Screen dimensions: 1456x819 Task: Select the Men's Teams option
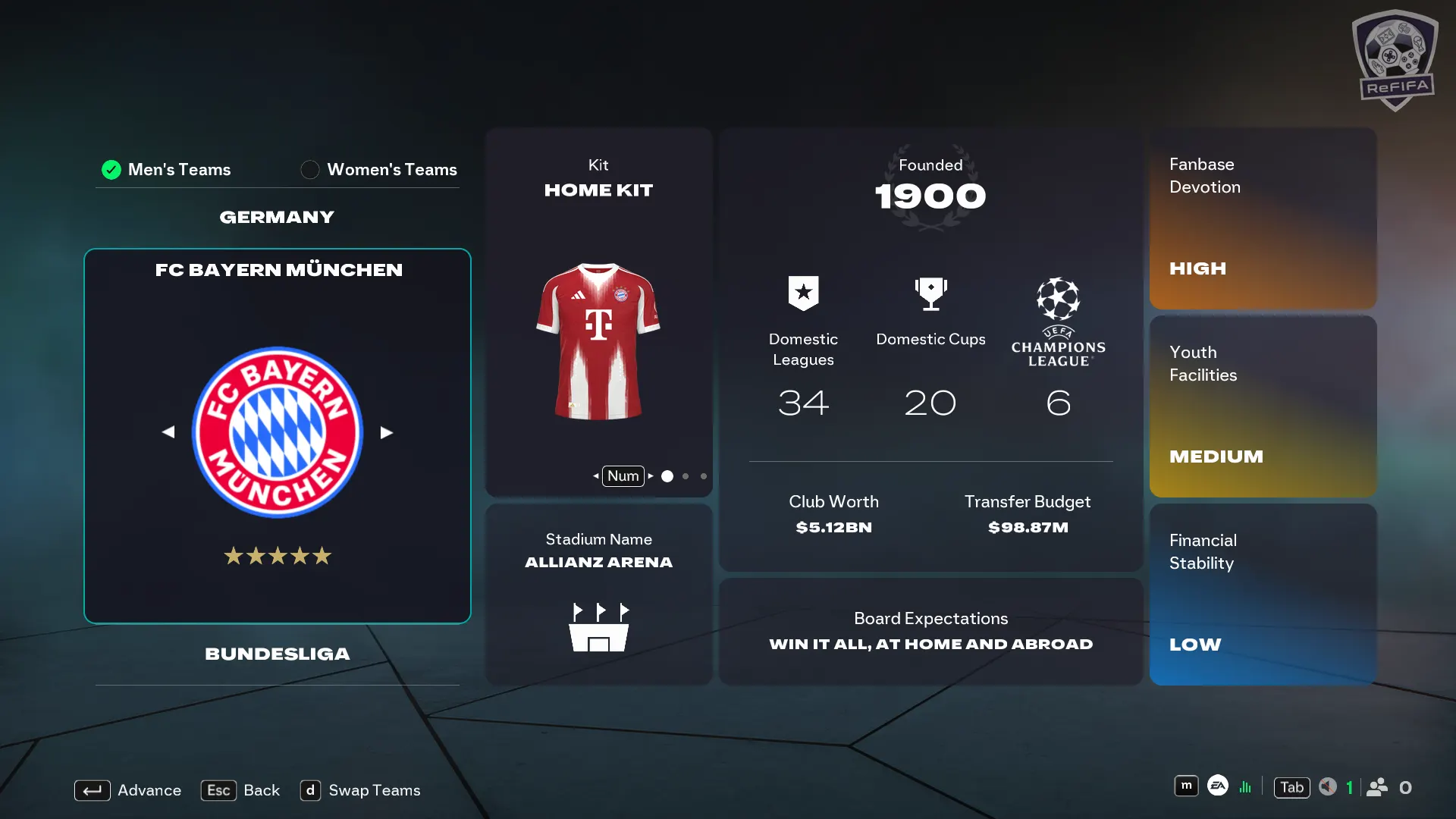click(x=166, y=169)
